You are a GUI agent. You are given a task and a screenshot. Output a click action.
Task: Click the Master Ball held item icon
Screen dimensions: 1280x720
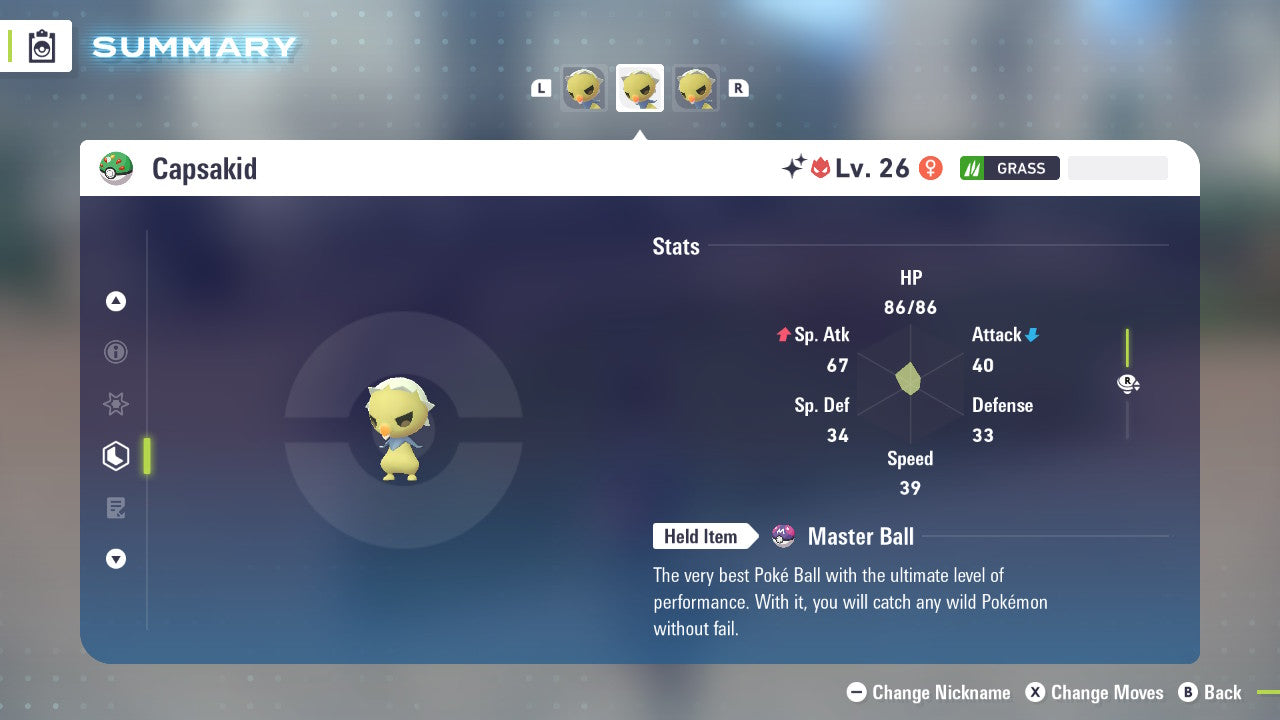(x=783, y=536)
